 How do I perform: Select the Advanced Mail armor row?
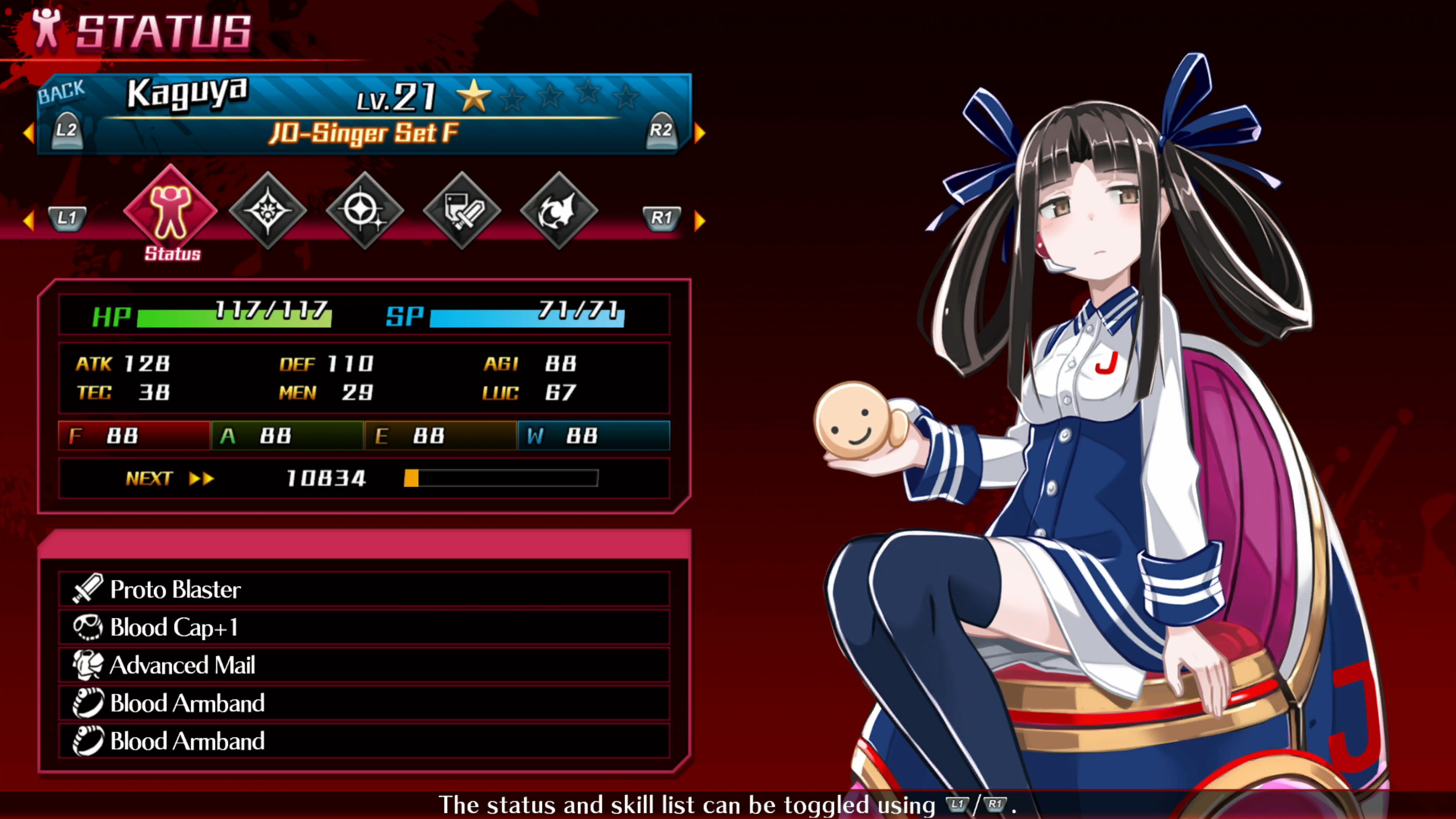(364, 665)
